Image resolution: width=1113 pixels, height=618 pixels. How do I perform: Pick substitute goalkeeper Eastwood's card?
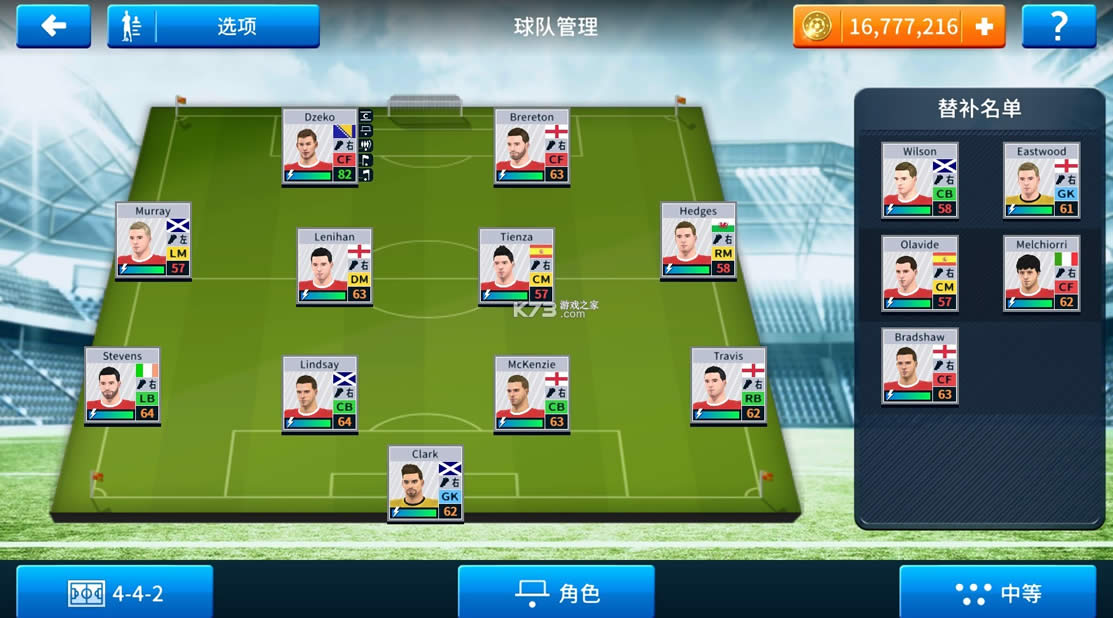(x=1041, y=181)
